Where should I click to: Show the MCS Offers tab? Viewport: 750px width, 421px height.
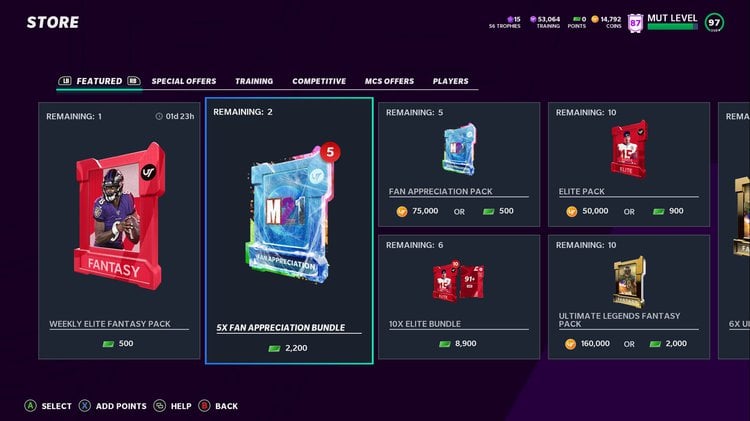(389, 81)
